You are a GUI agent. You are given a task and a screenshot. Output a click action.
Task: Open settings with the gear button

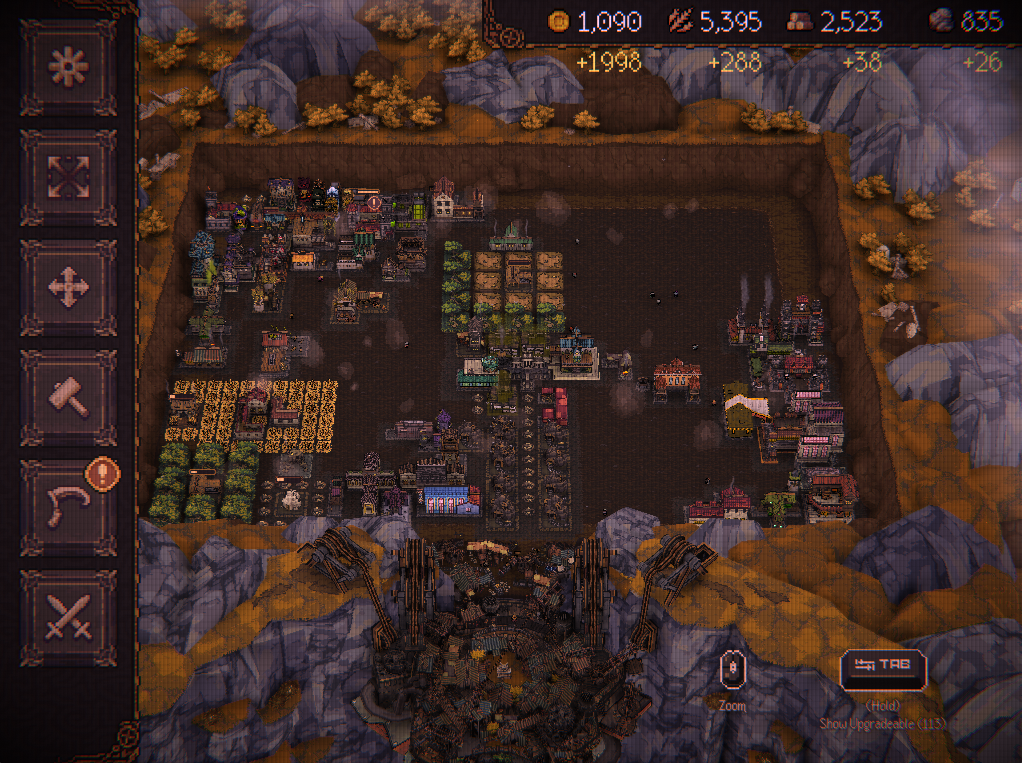68,67
